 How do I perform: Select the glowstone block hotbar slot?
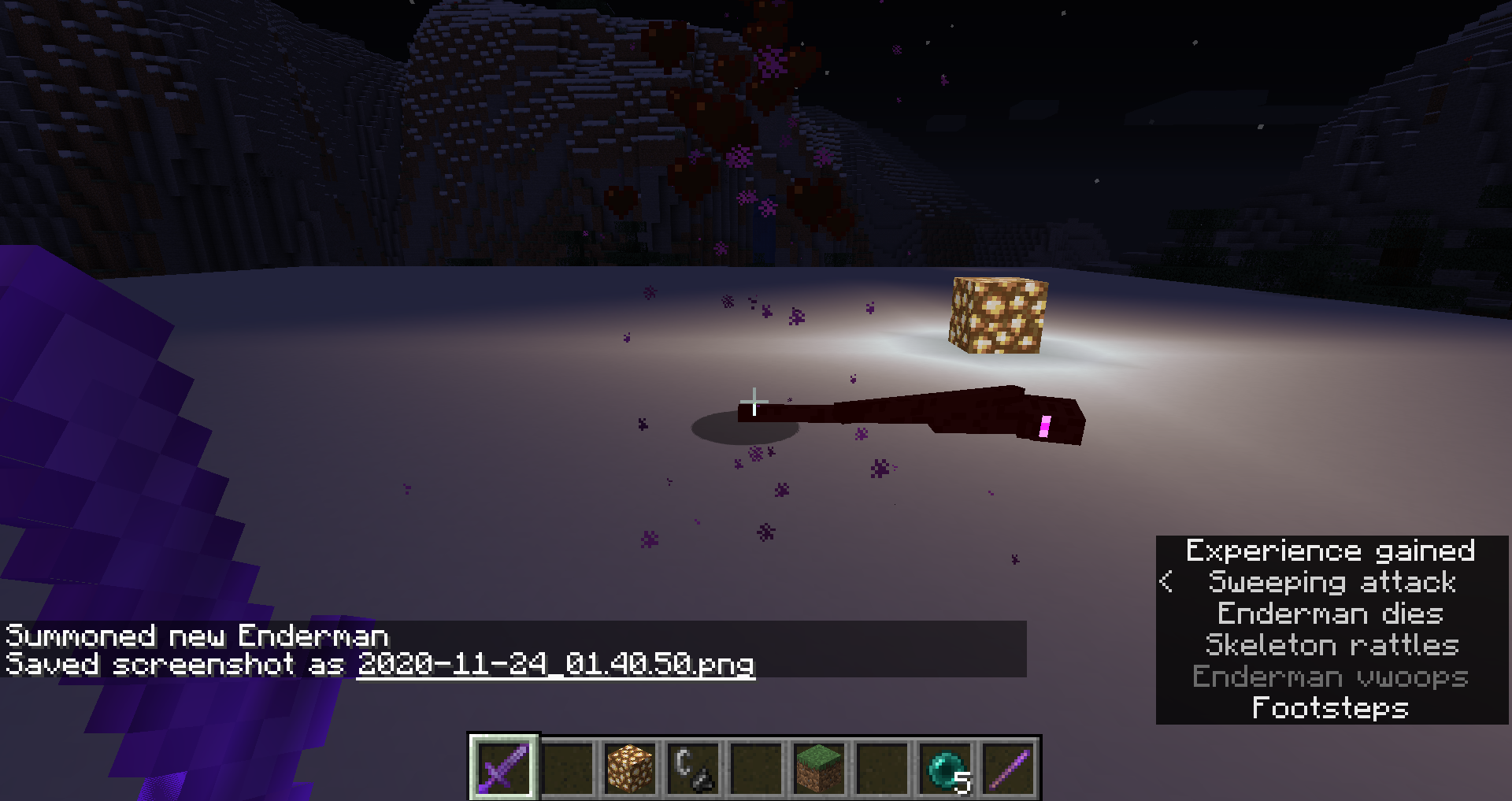(x=630, y=768)
